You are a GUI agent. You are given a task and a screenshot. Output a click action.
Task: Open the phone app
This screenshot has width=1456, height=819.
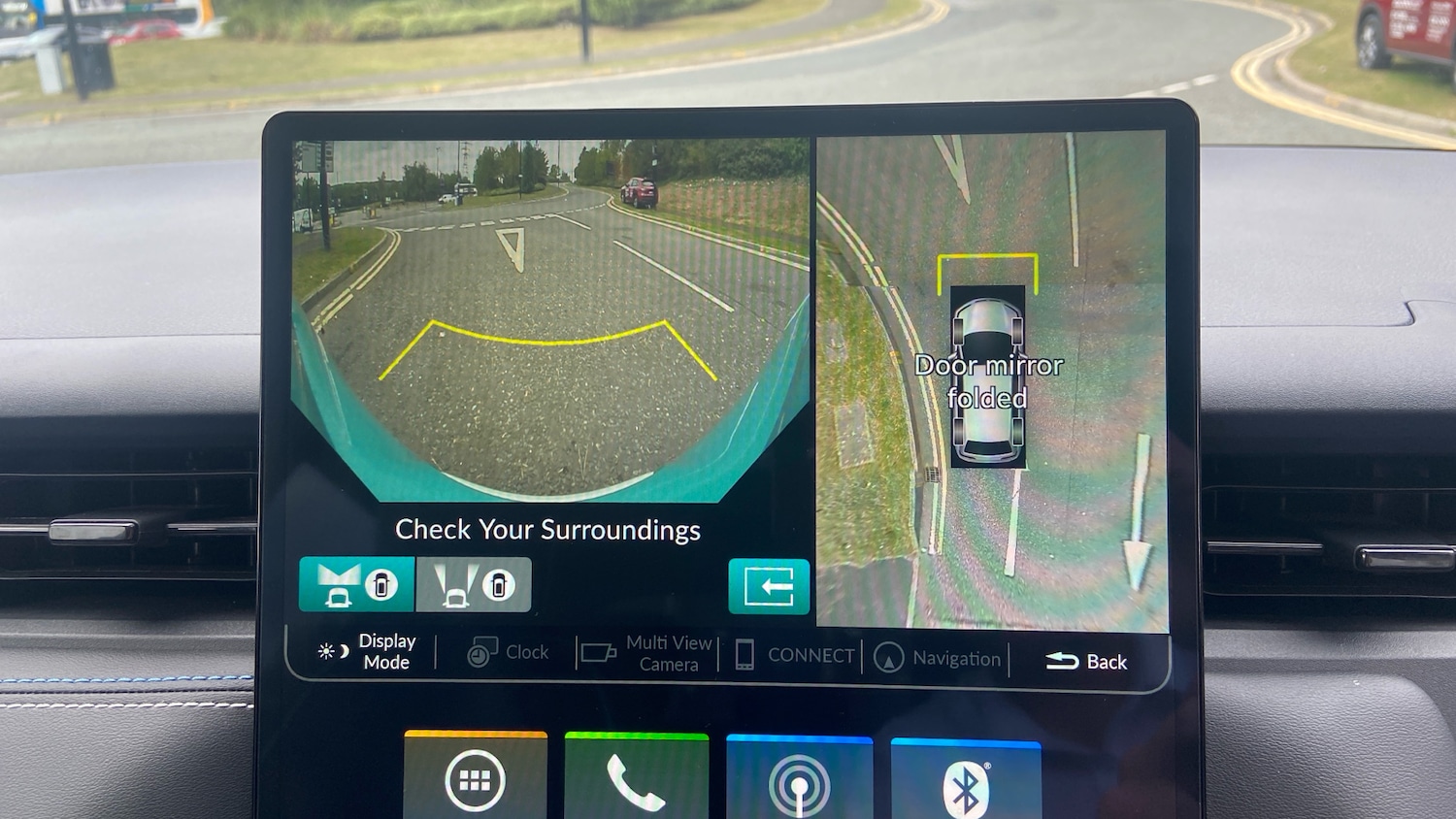(636, 780)
